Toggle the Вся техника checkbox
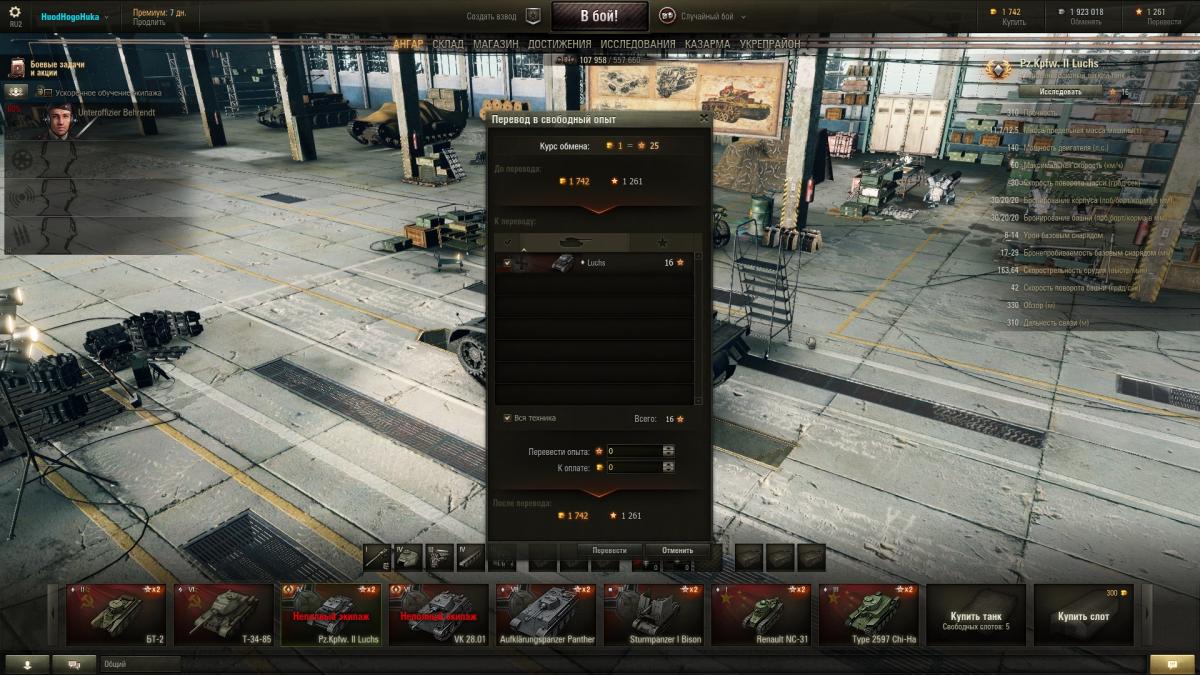 point(508,418)
